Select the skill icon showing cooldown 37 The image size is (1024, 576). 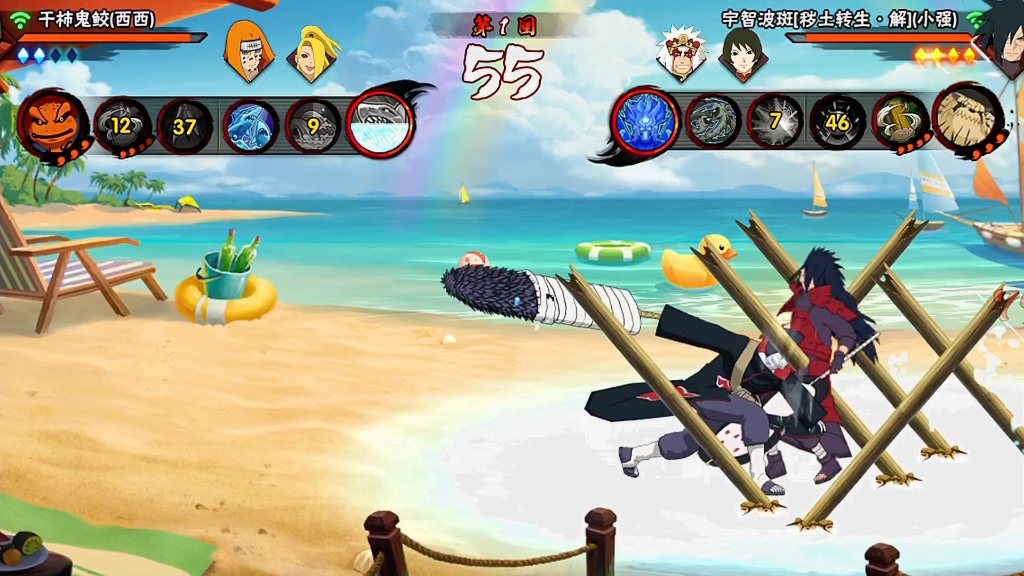click(x=184, y=126)
